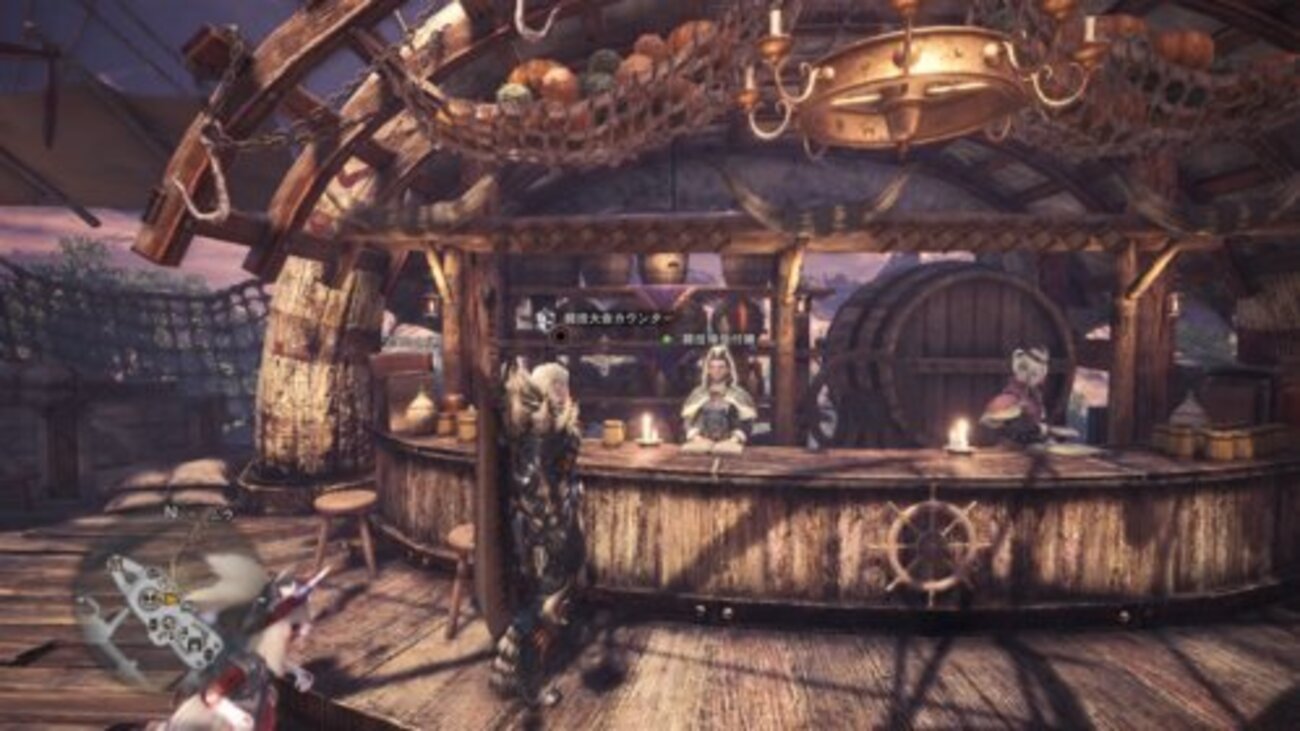Click the yellow player marker on the minimap
The height and width of the screenshot is (731, 1300).
click(171, 598)
